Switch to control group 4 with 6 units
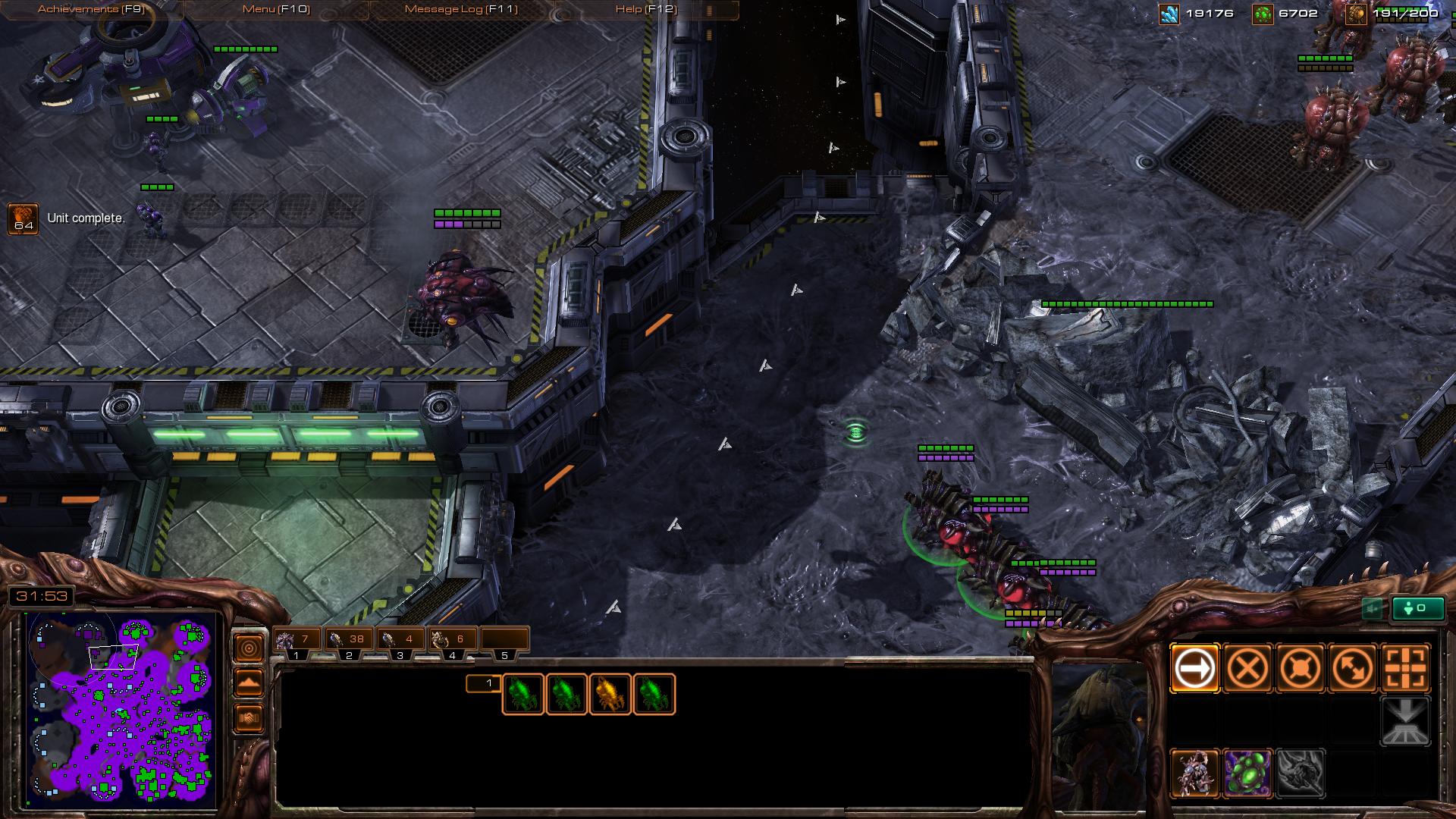The height and width of the screenshot is (819, 1456). [x=452, y=640]
